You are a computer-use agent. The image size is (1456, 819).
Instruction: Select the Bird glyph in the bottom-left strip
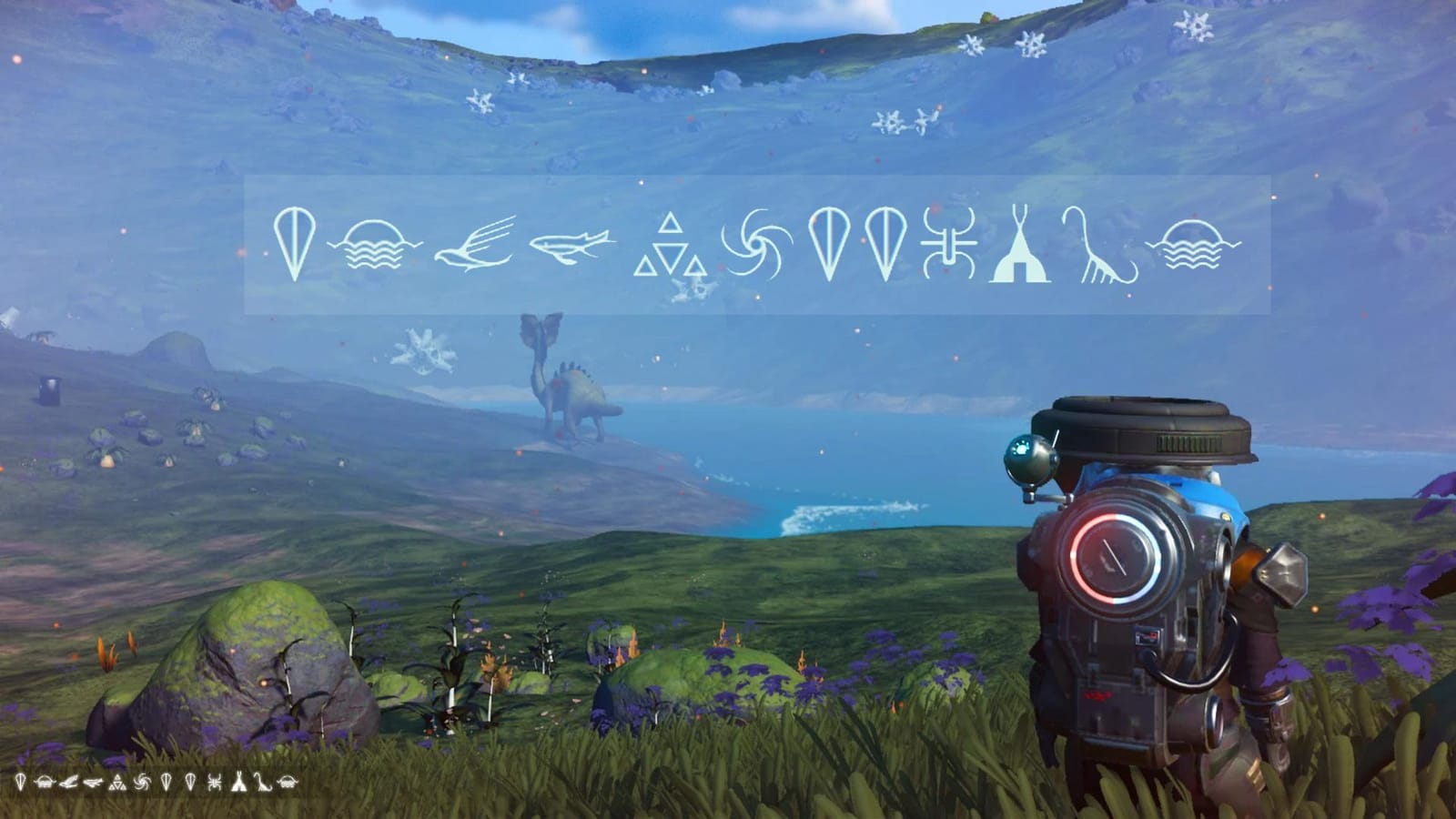[x=68, y=781]
